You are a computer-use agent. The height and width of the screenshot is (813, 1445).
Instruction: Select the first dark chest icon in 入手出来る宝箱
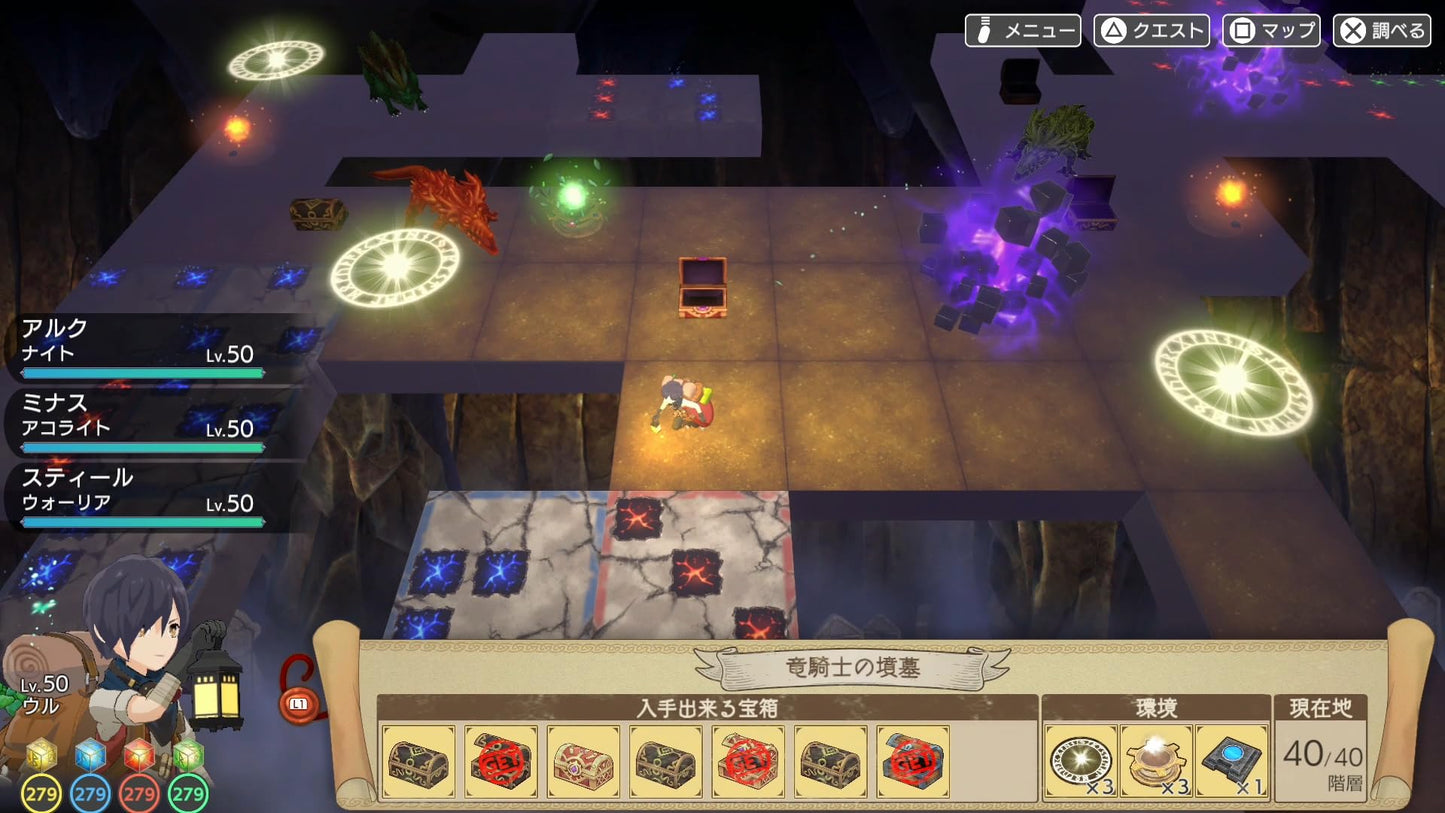click(418, 762)
